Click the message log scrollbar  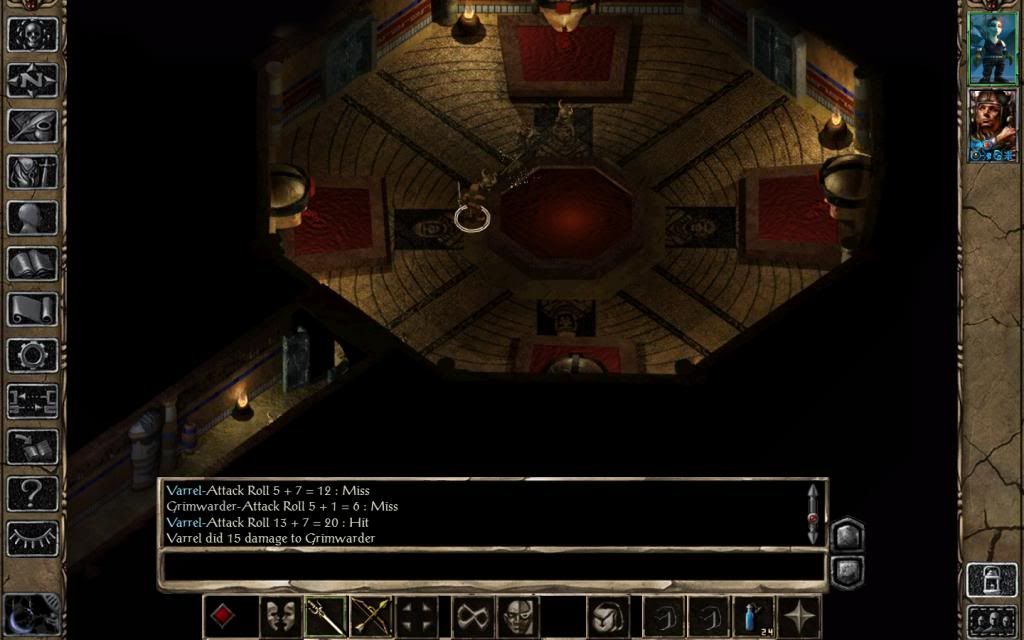point(813,515)
